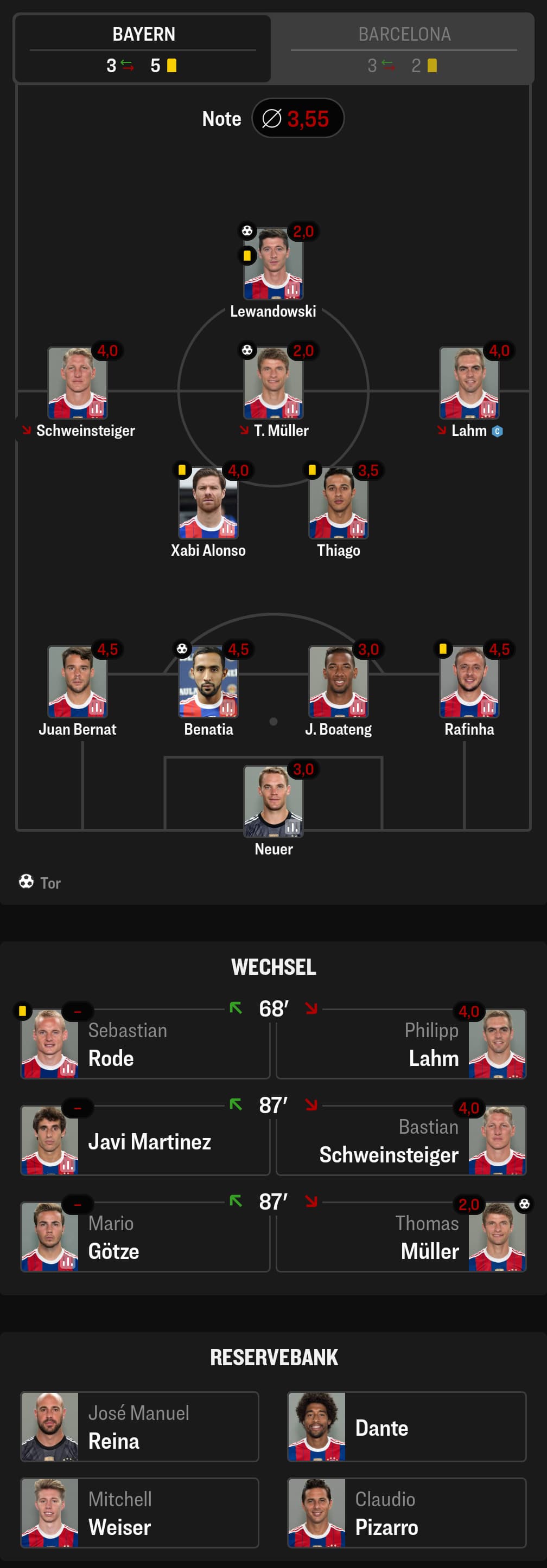
Task: Choose Claudio Pizarro from the bench
Action: [406, 1513]
